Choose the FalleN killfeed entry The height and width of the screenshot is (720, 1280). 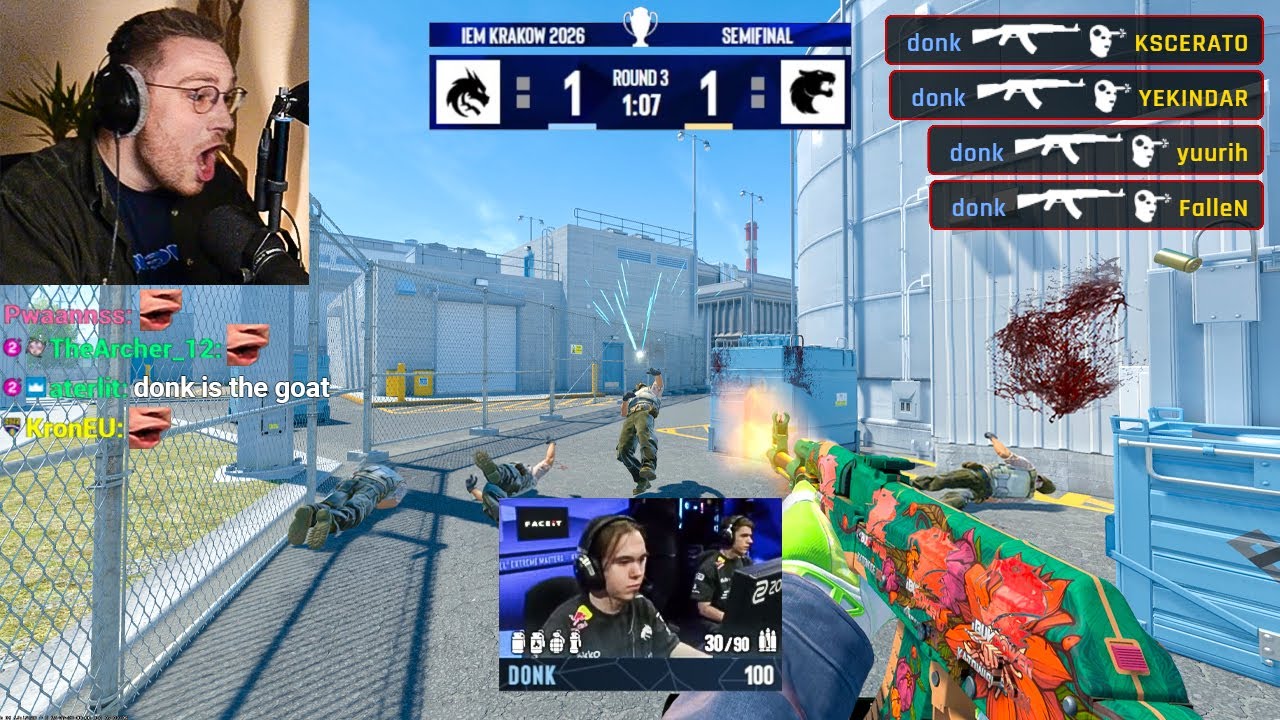coord(1095,206)
